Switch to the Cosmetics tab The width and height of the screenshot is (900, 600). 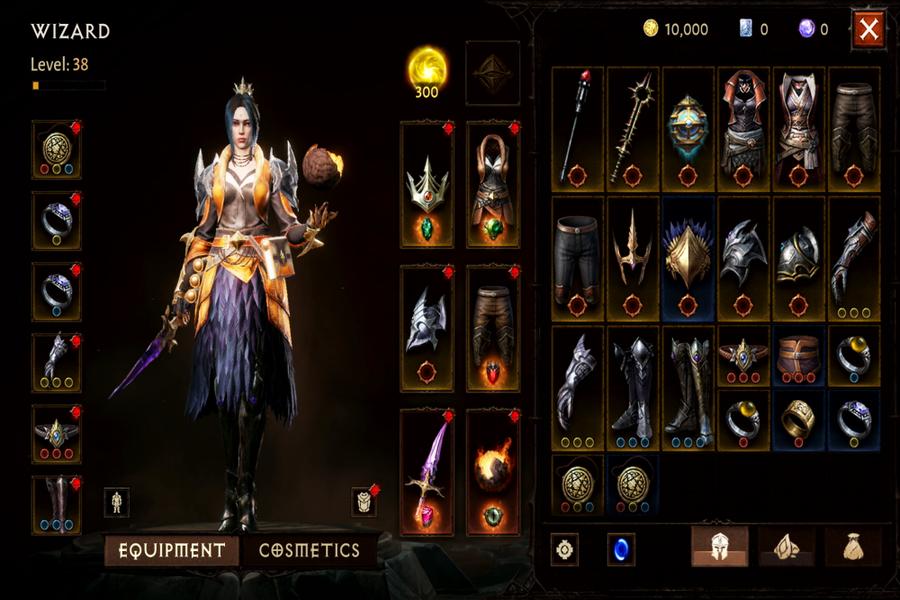point(309,550)
